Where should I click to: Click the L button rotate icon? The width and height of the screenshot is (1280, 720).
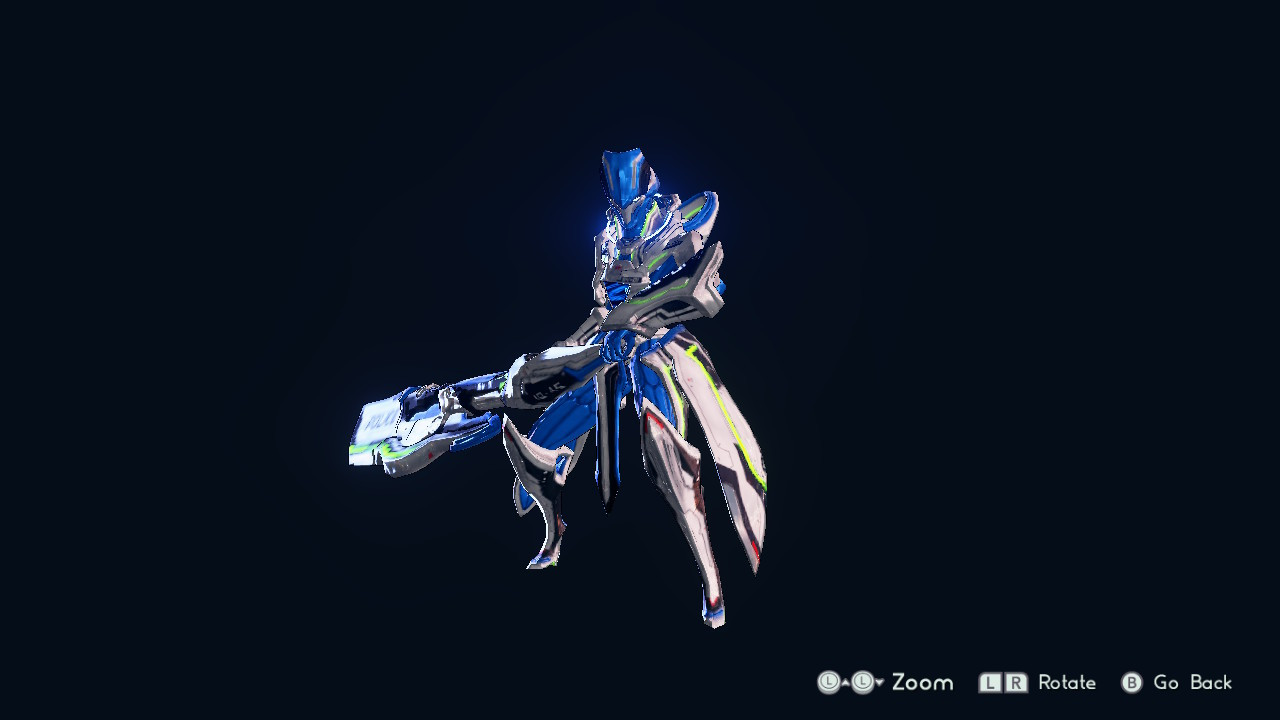989,682
